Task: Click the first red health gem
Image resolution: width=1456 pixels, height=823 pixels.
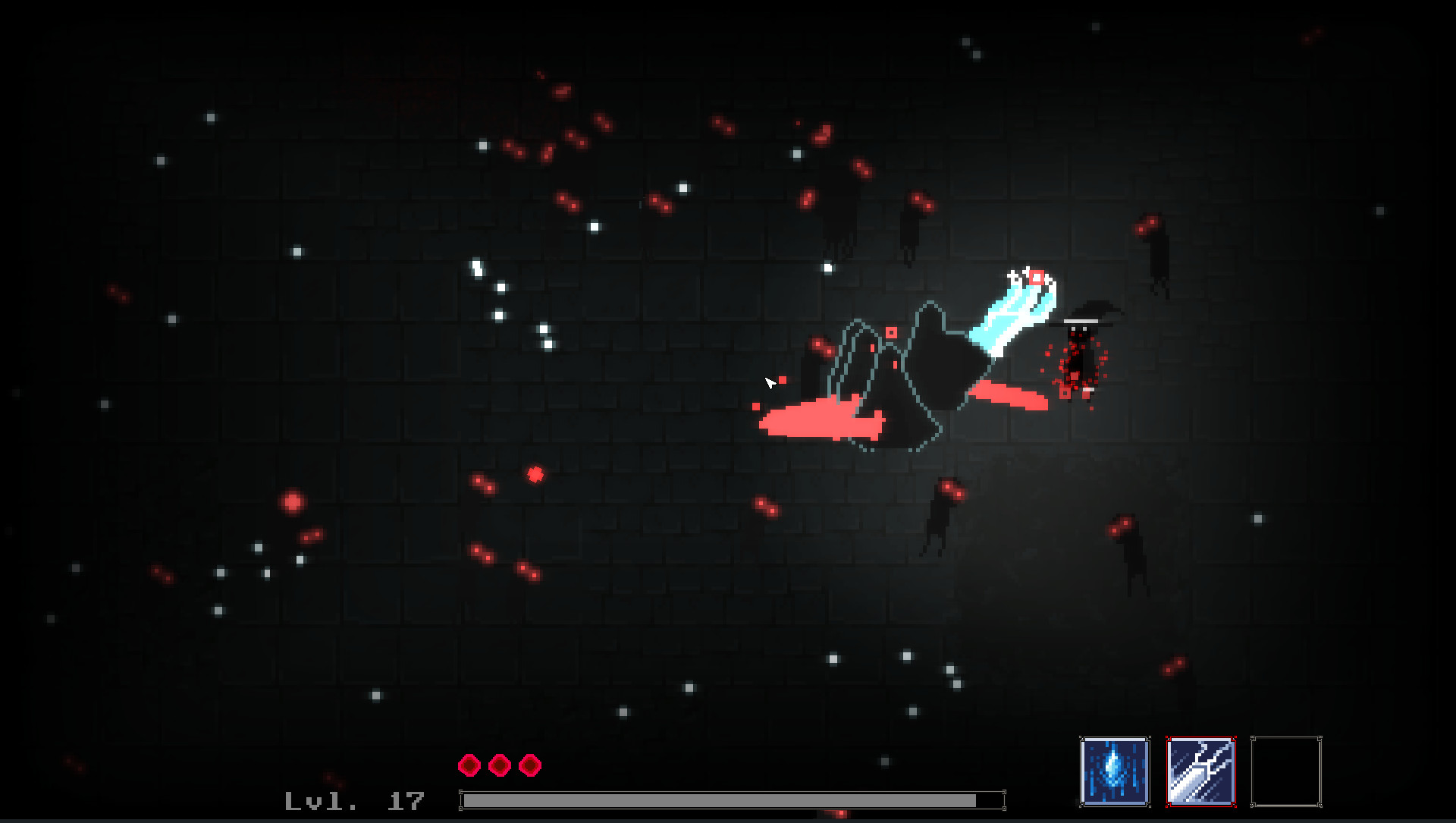Action: 469,765
